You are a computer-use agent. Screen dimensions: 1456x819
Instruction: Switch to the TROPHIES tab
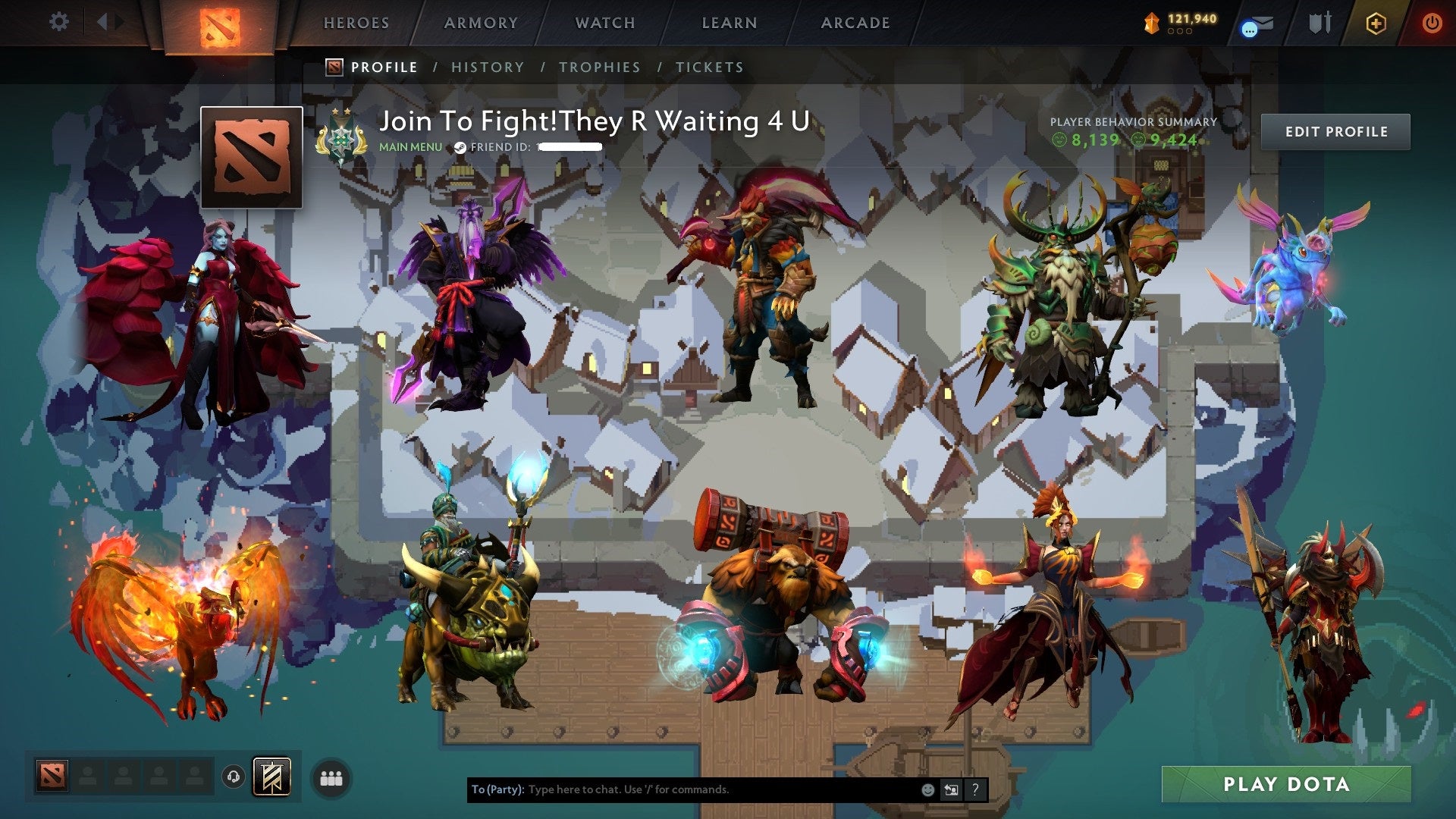[x=599, y=67]
